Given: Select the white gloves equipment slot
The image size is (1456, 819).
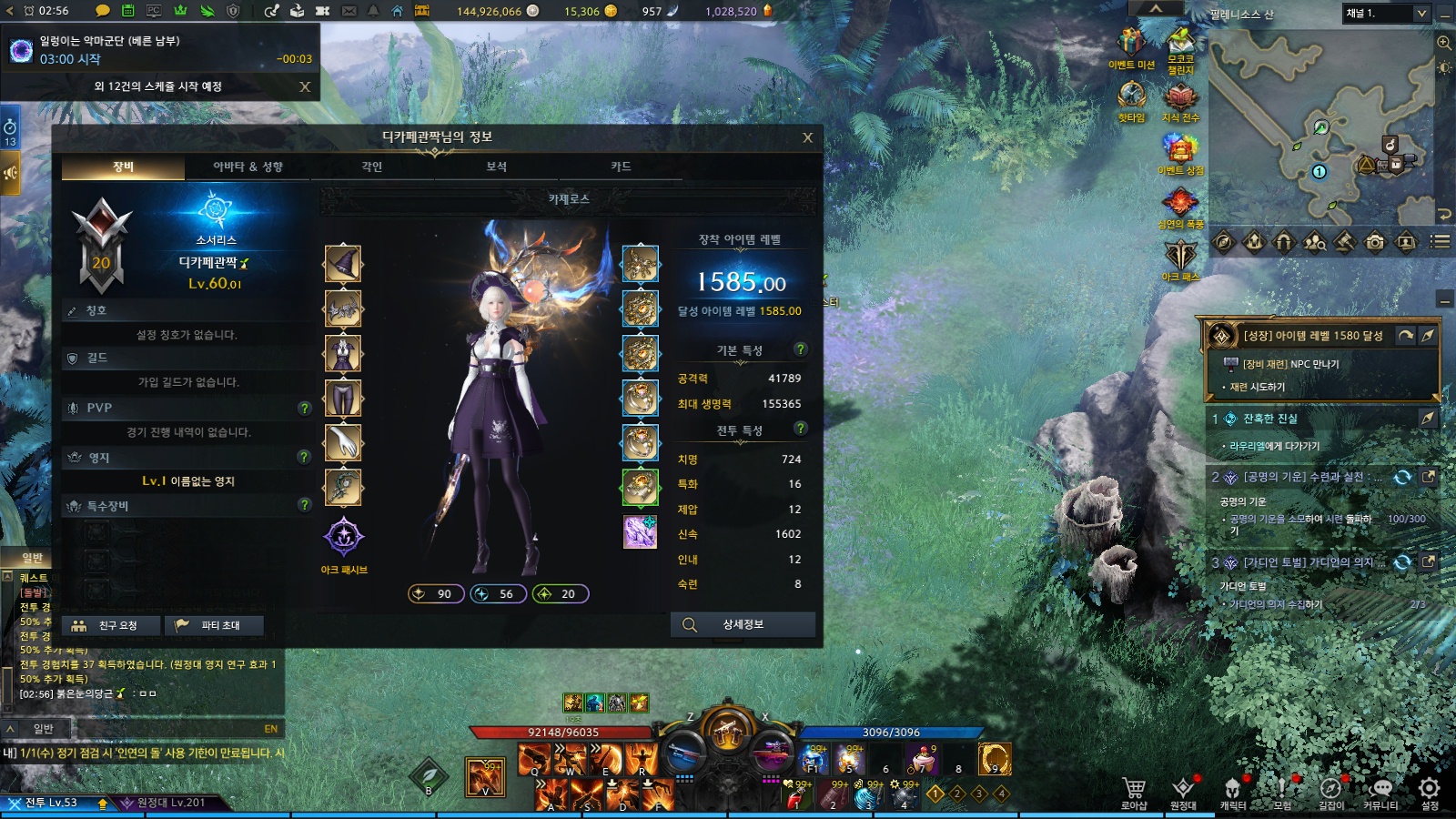Looking at the screenshot, I should click(343, 443).
